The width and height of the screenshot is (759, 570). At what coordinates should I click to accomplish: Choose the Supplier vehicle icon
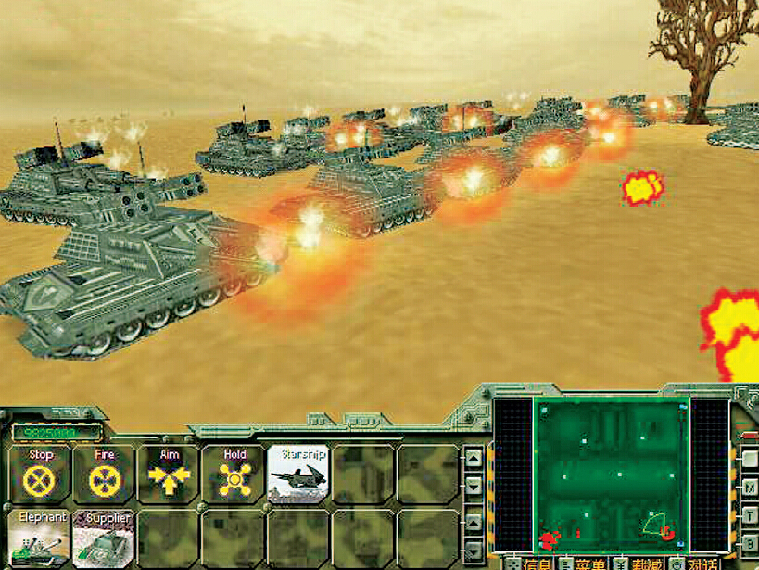(104, 539)
